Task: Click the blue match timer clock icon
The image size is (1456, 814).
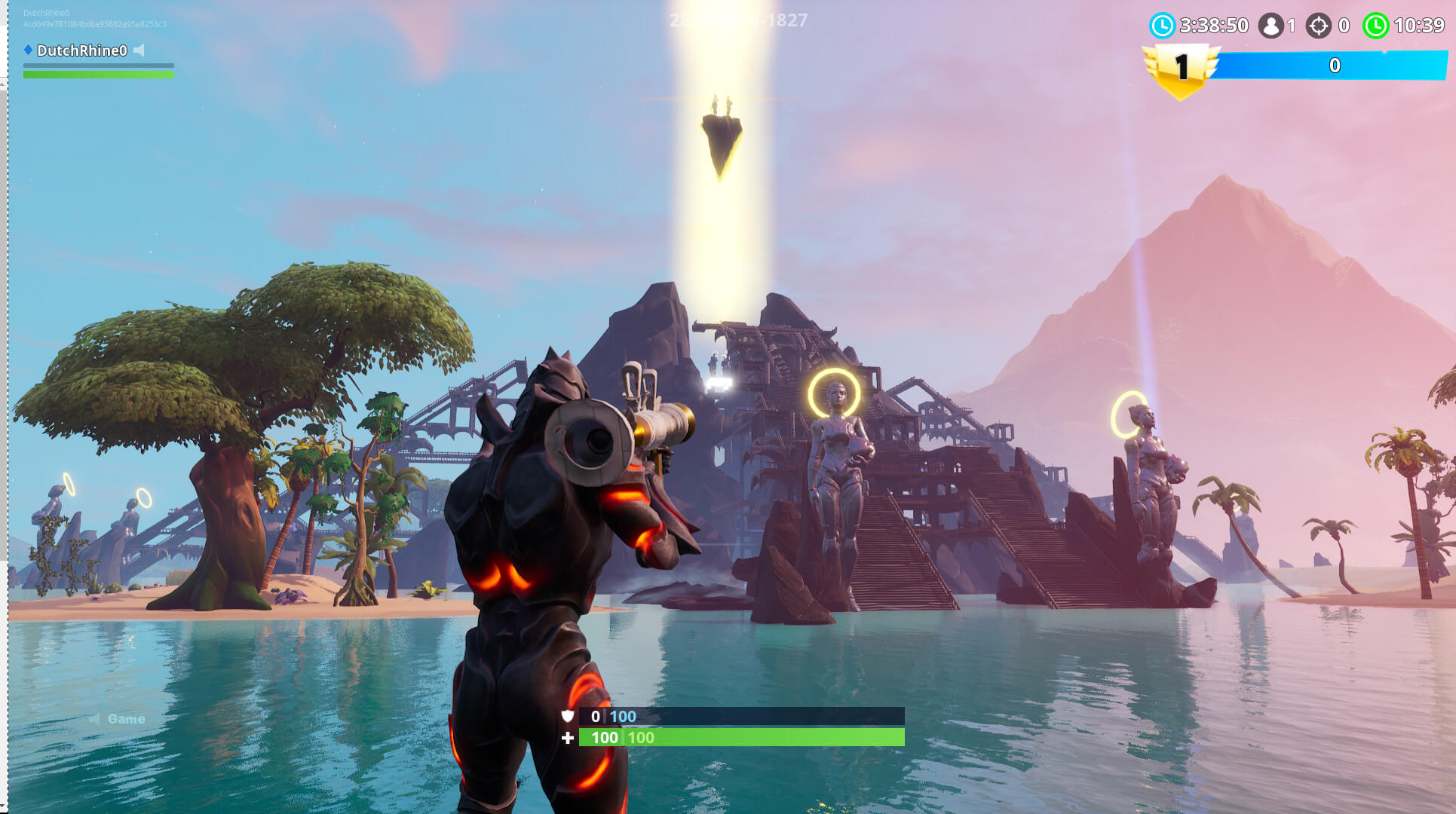Action: (x=1163, y=25)
